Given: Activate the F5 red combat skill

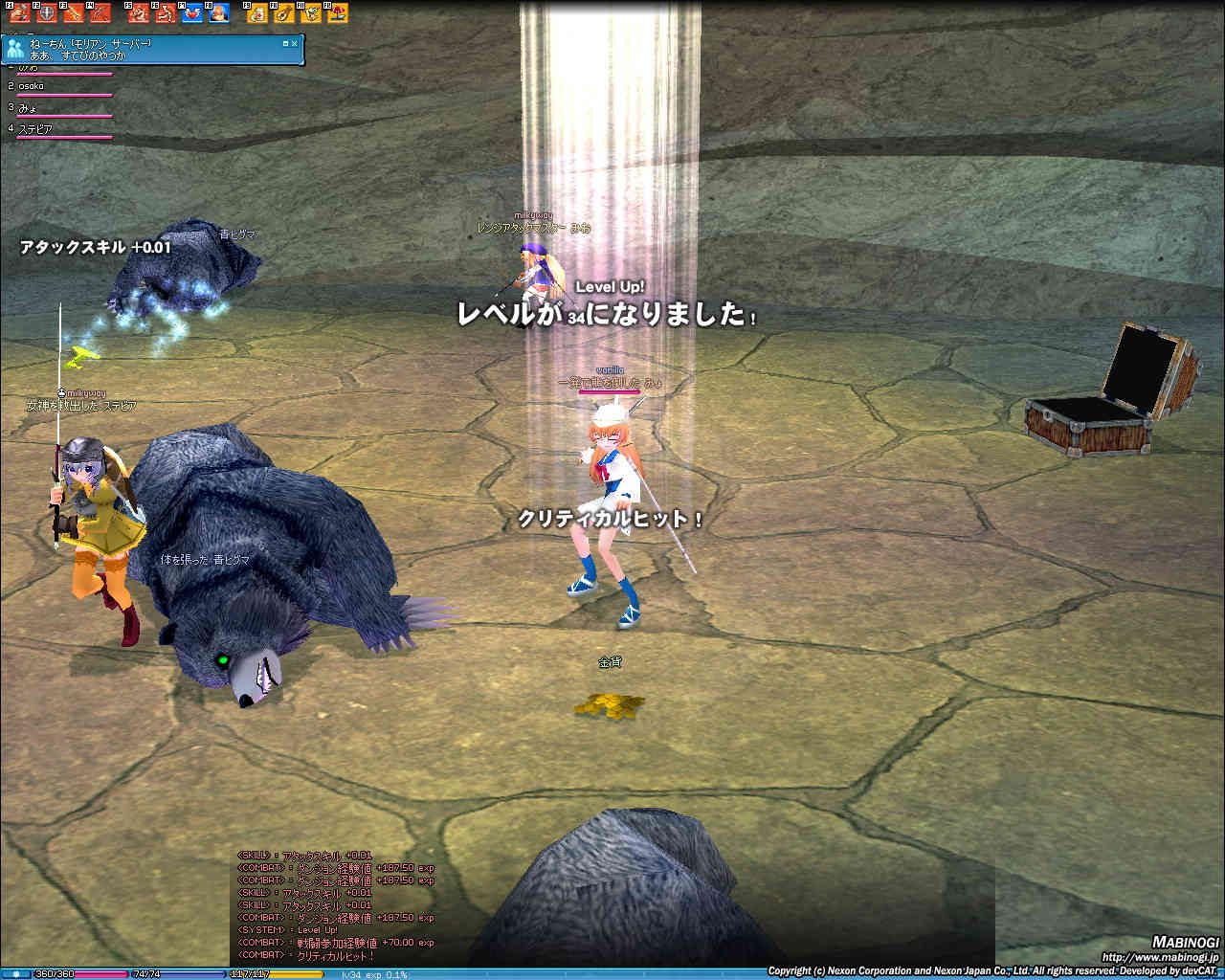Looking at the screenshot, I should (140, 13).
